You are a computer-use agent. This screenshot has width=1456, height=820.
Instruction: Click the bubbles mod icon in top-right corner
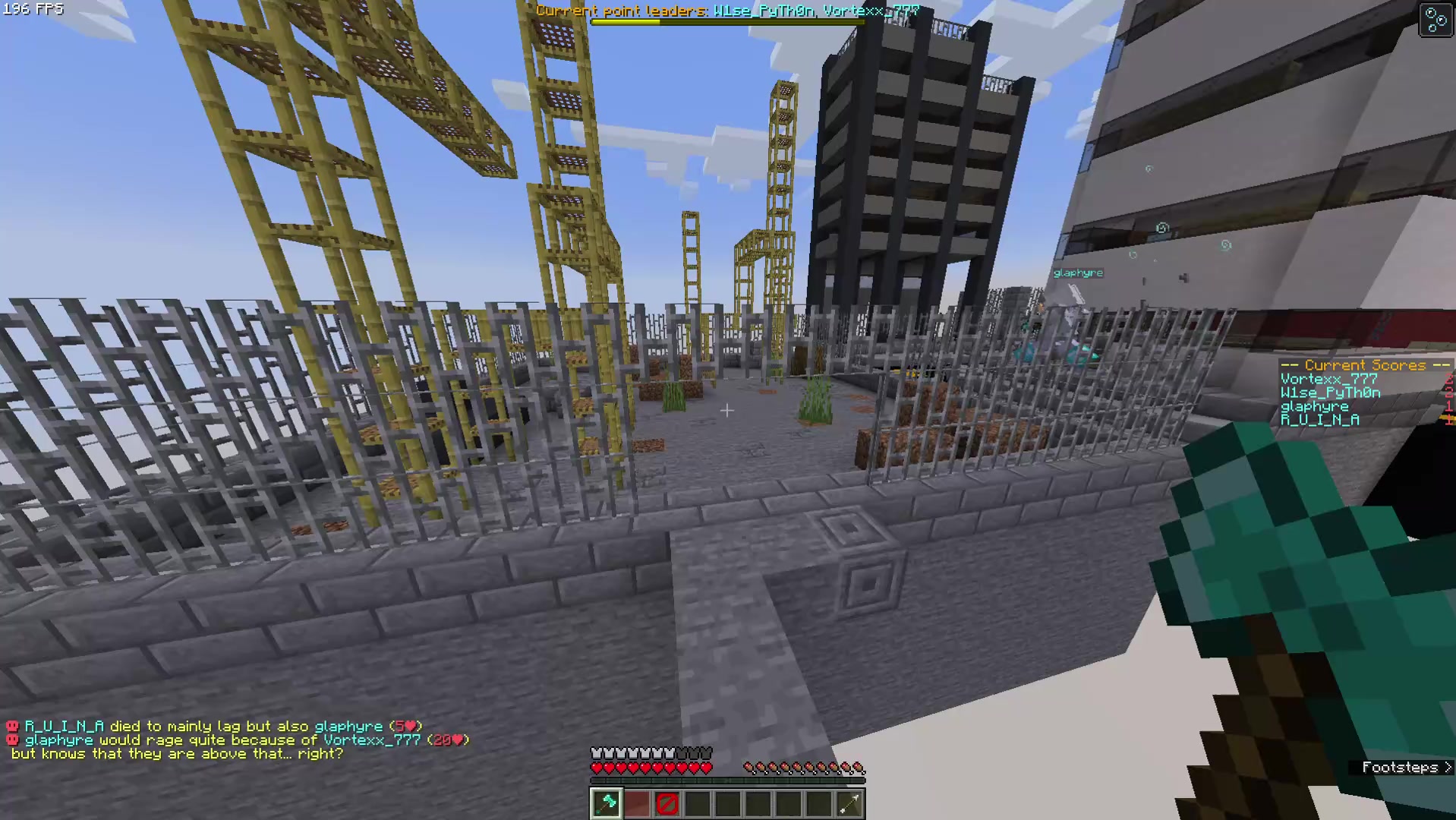click(1435, 20)
